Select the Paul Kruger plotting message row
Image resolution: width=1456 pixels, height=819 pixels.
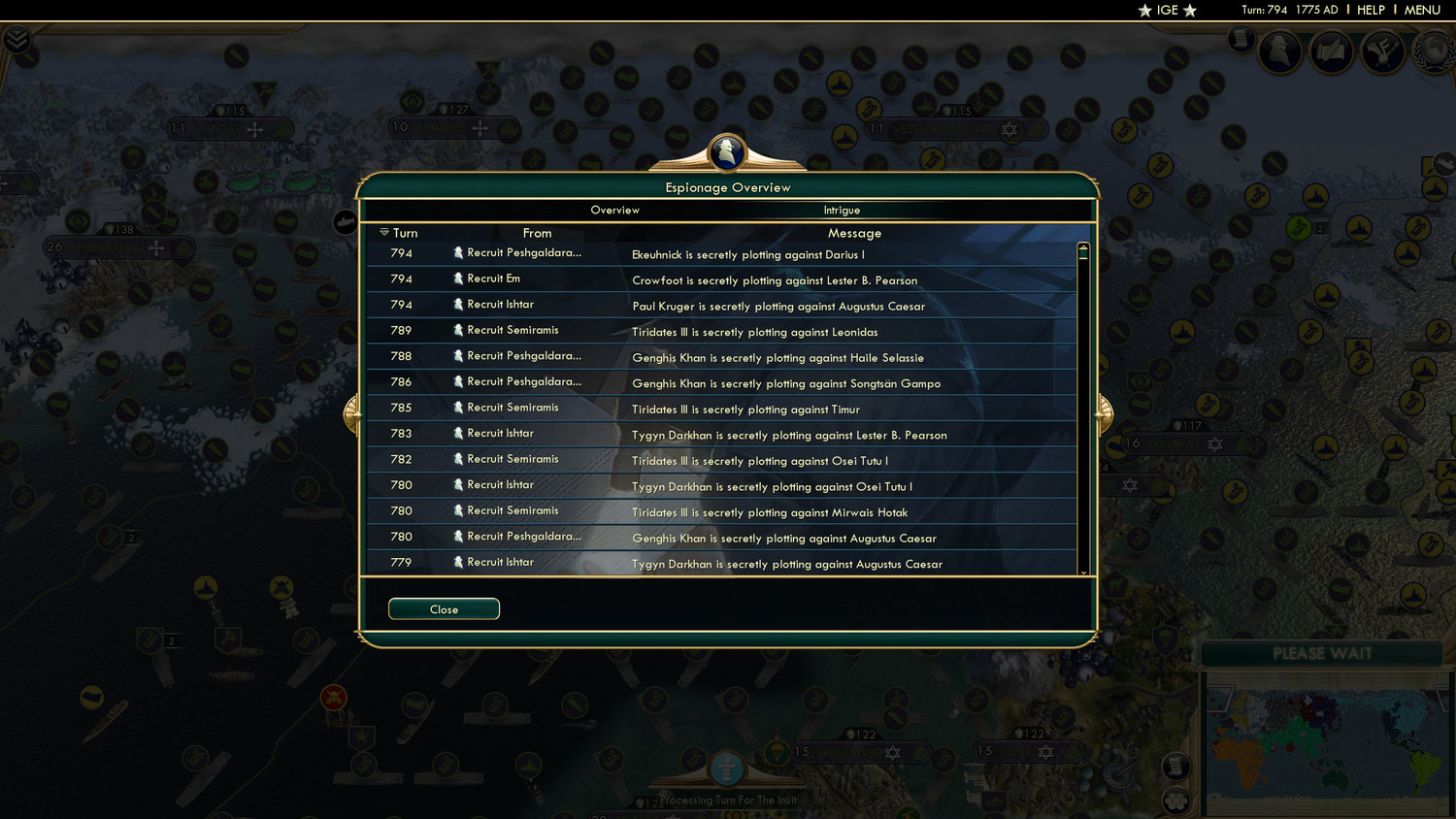click(777, 306)
